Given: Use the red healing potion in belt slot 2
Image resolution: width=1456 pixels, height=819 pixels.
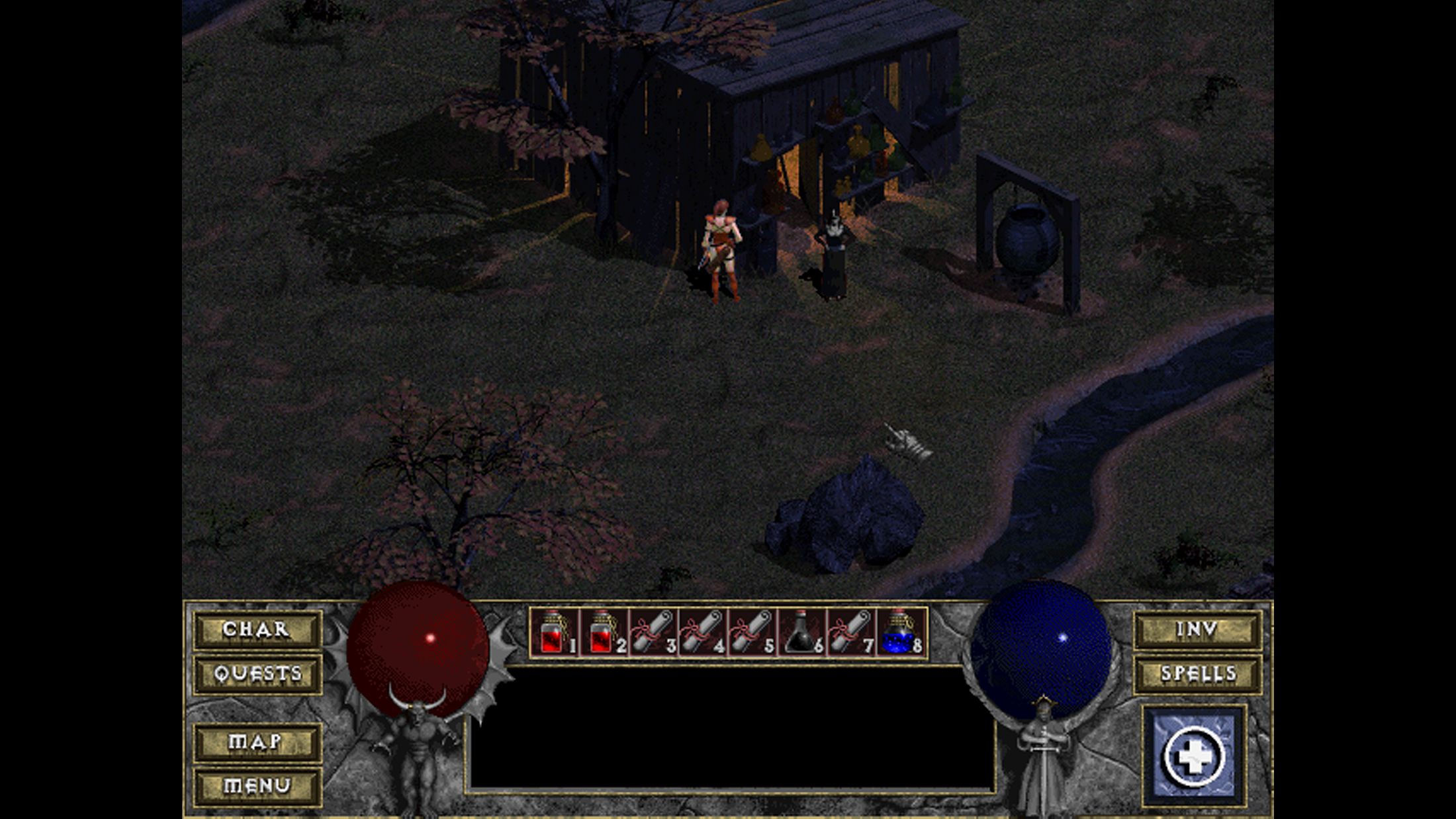Looking at the screenshot, I should (x=603, y=632).
